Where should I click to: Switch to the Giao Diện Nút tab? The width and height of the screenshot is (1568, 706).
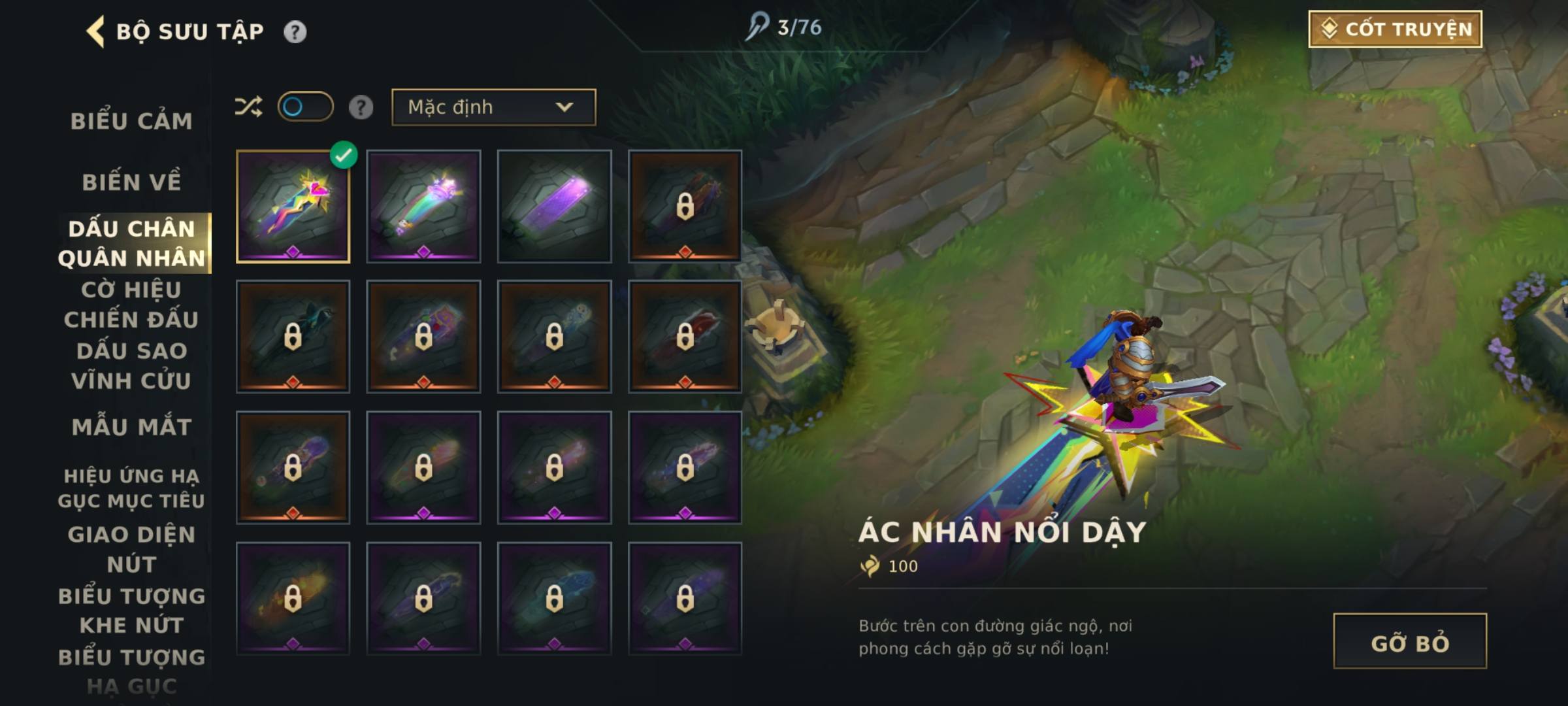[131, 549]
